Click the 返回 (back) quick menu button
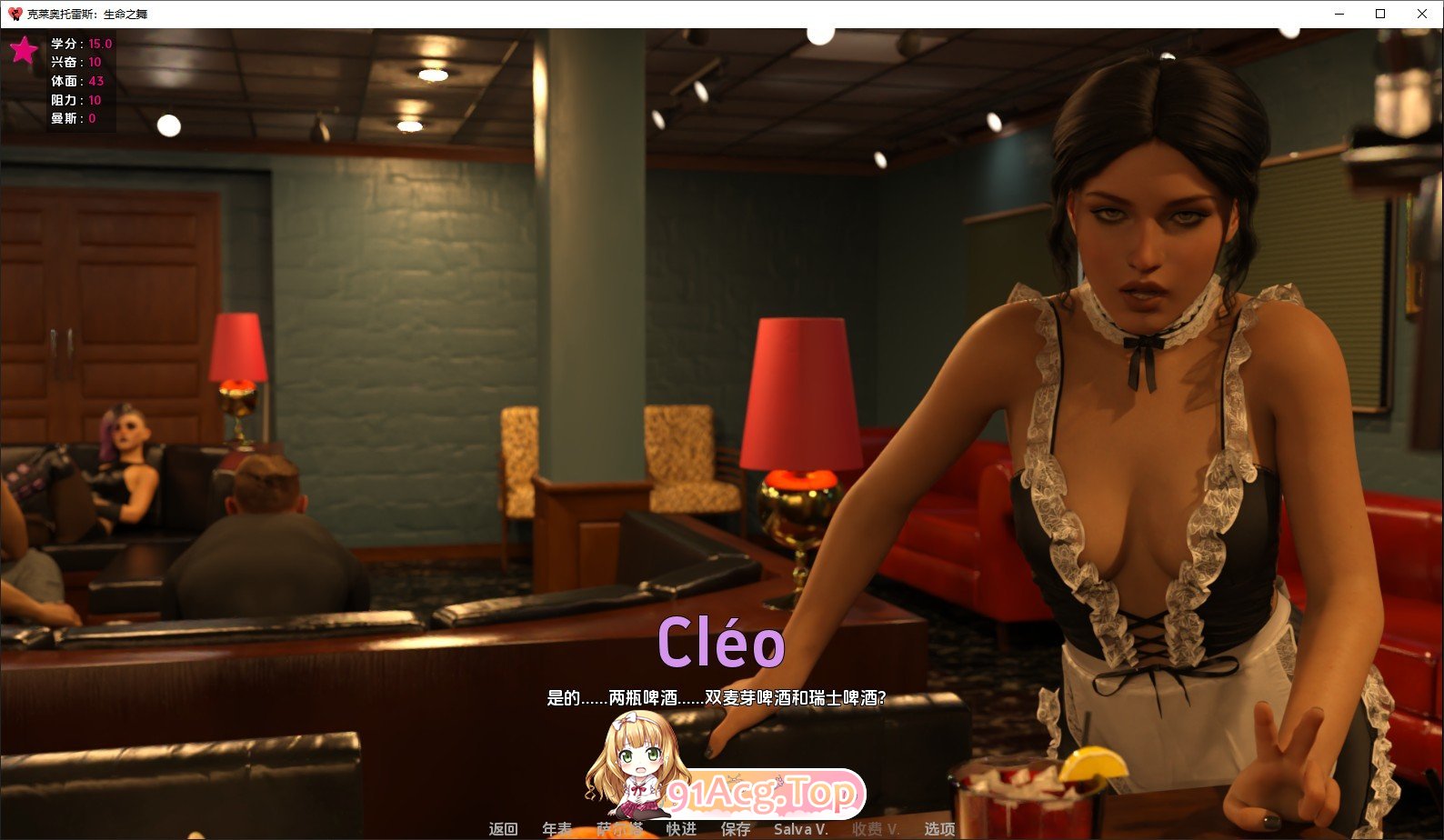The height and width of the screenshot is (840, 1444). coord(503,828)
